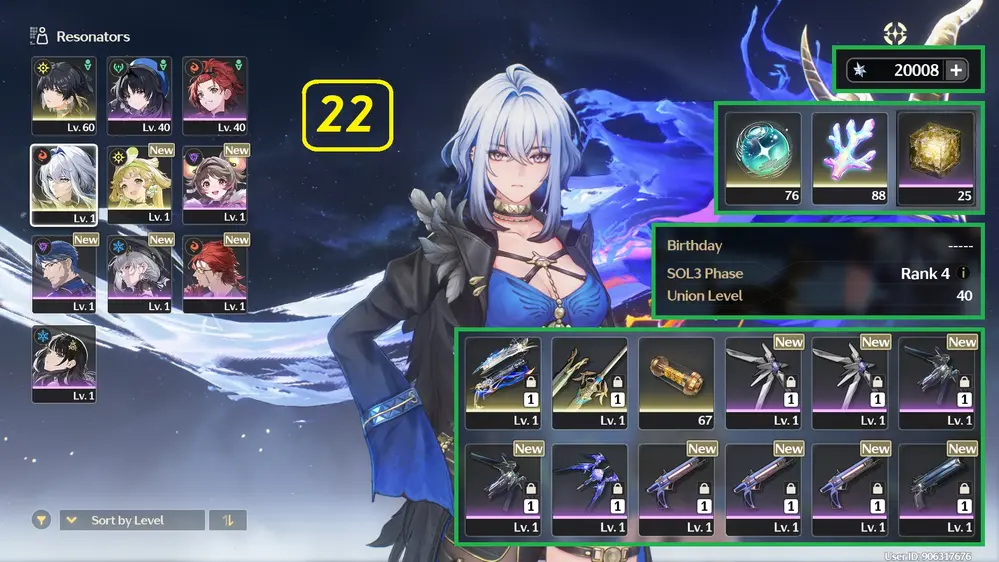Select the blue twin pistols weapon slot
This screenshot has height=562, width=999.
pyautogui.click(x=503, y=382)
